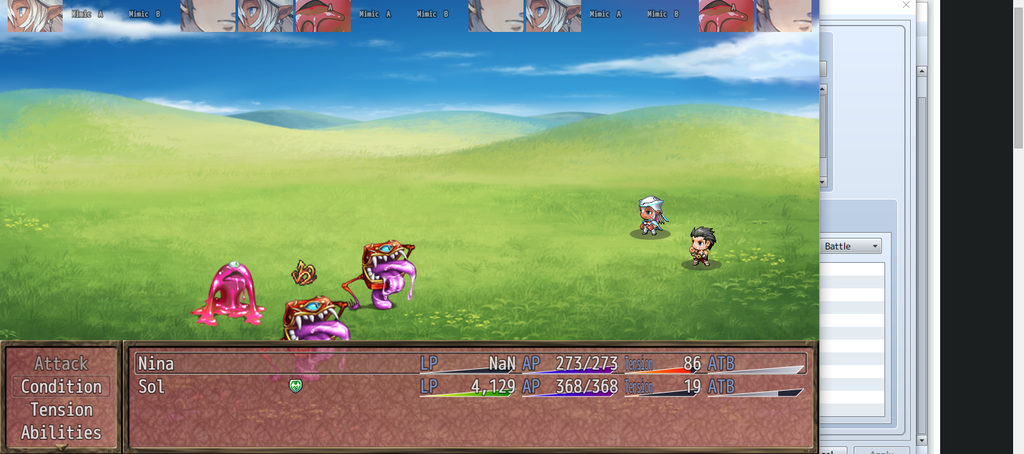Open the Tension command
1024x454 pixels.
(x=61, y=410)
